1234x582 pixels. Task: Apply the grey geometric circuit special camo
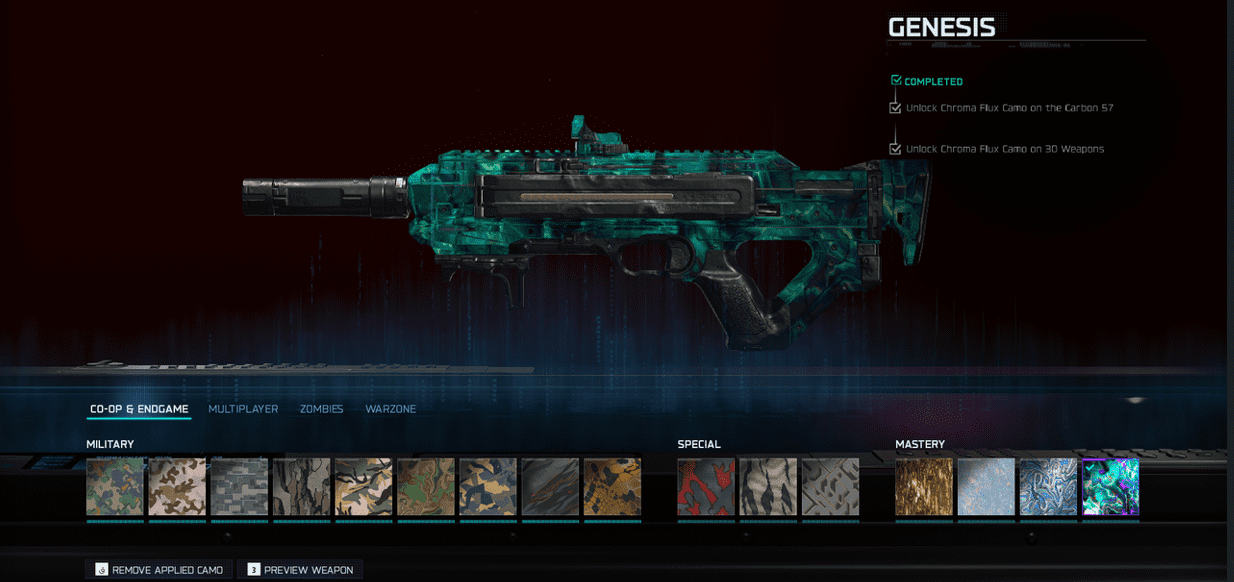830,487
